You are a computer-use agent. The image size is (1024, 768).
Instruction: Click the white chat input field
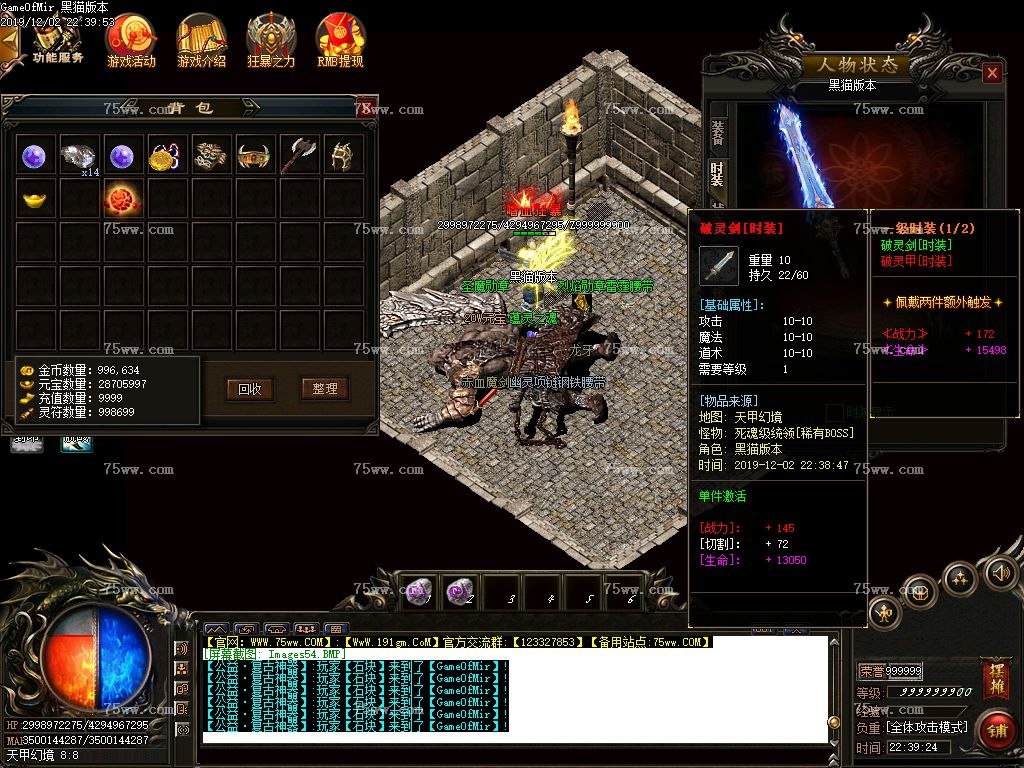pos(515,738)
